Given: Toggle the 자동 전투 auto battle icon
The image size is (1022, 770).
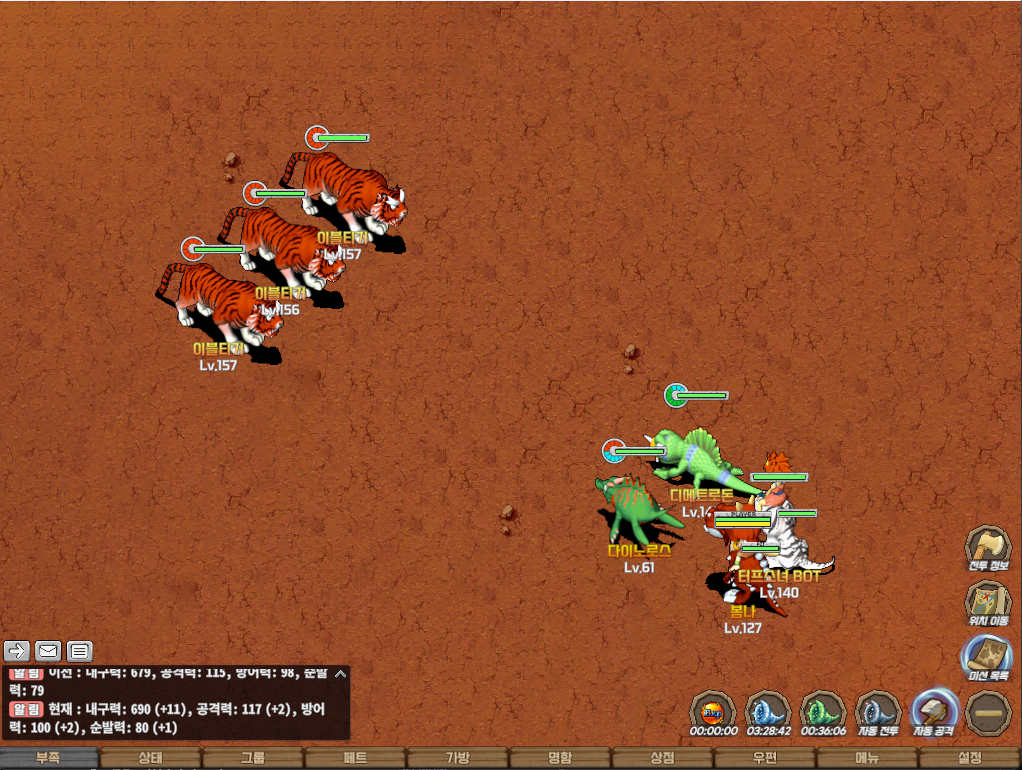Looking at the screenshot, I should [879, 712].
